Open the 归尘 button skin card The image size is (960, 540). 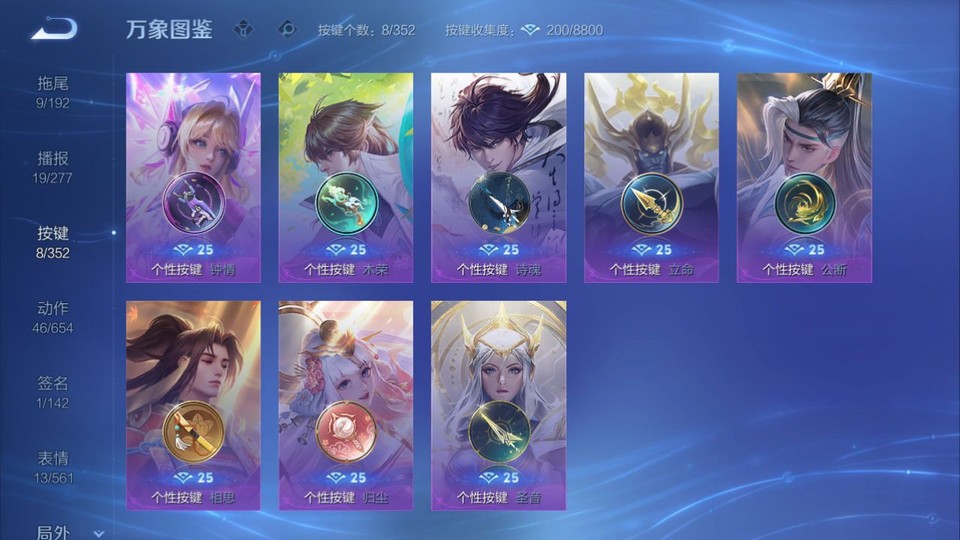(346, 405)
